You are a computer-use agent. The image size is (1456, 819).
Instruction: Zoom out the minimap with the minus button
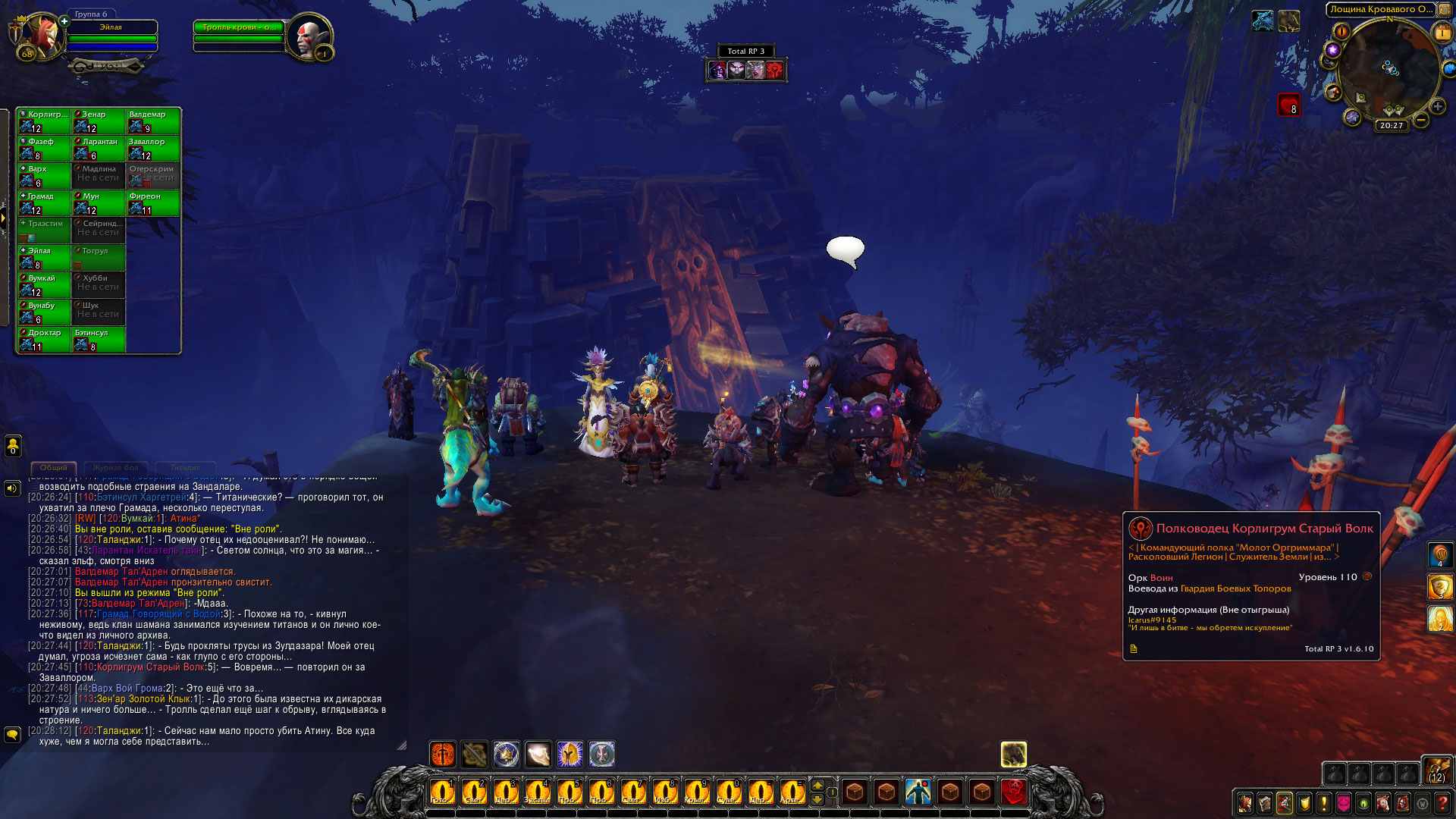(1421, 120)
